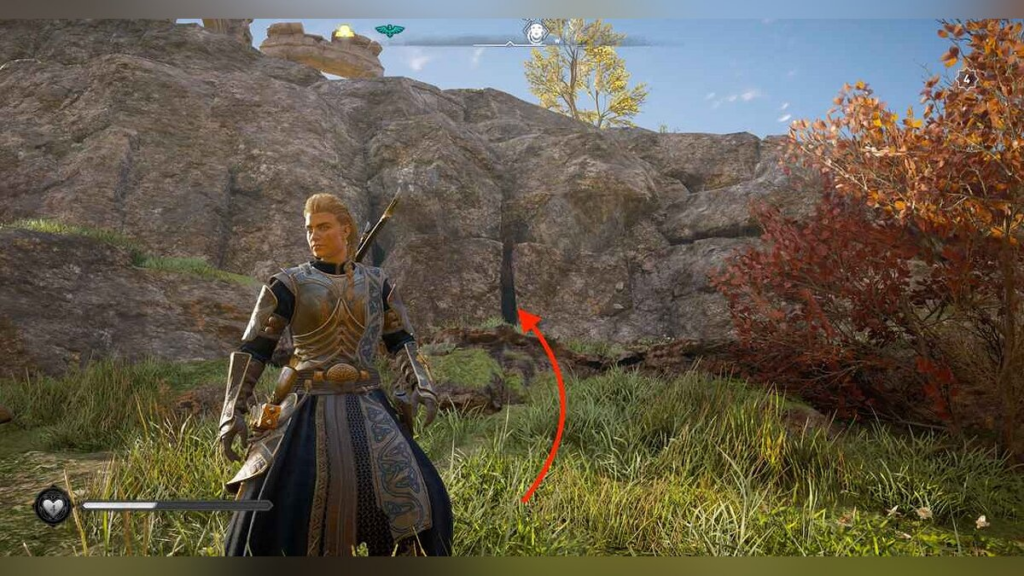Click the heart rations icon
Viewport: 1024px width, 576px height.
(52, 505)
